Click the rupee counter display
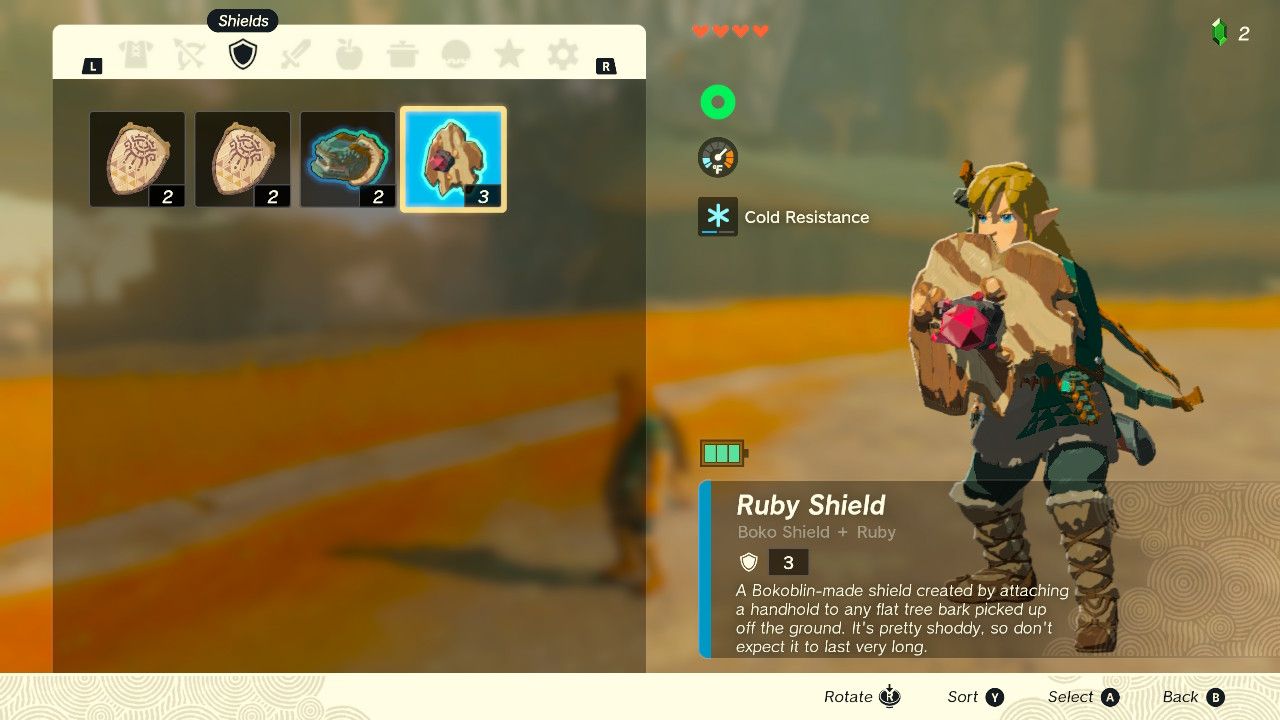Viewport: 1280px width, 720px height. (x=1232, y=32)
